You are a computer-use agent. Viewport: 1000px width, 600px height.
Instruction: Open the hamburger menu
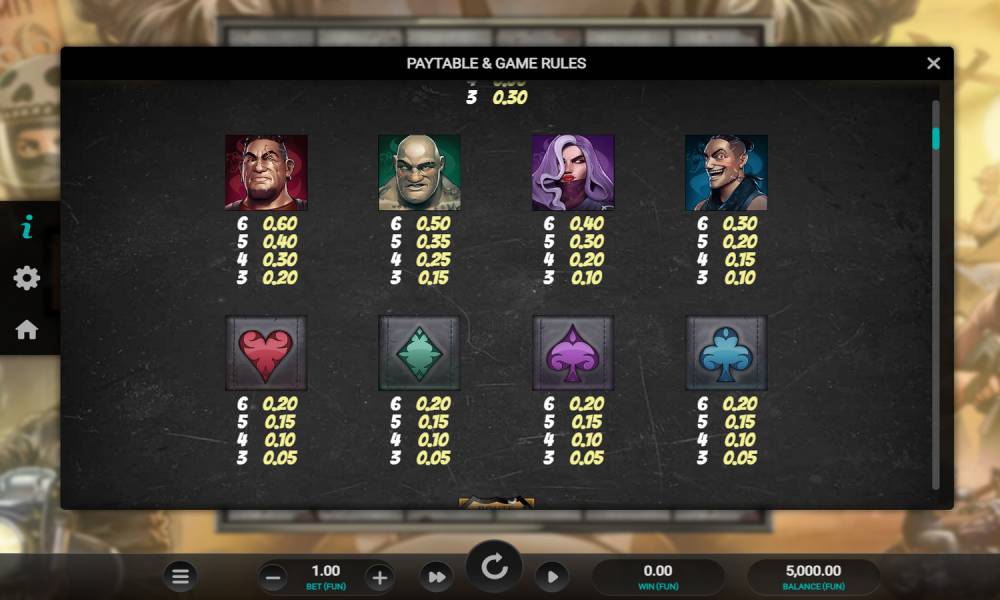click(x=180, y=576)
